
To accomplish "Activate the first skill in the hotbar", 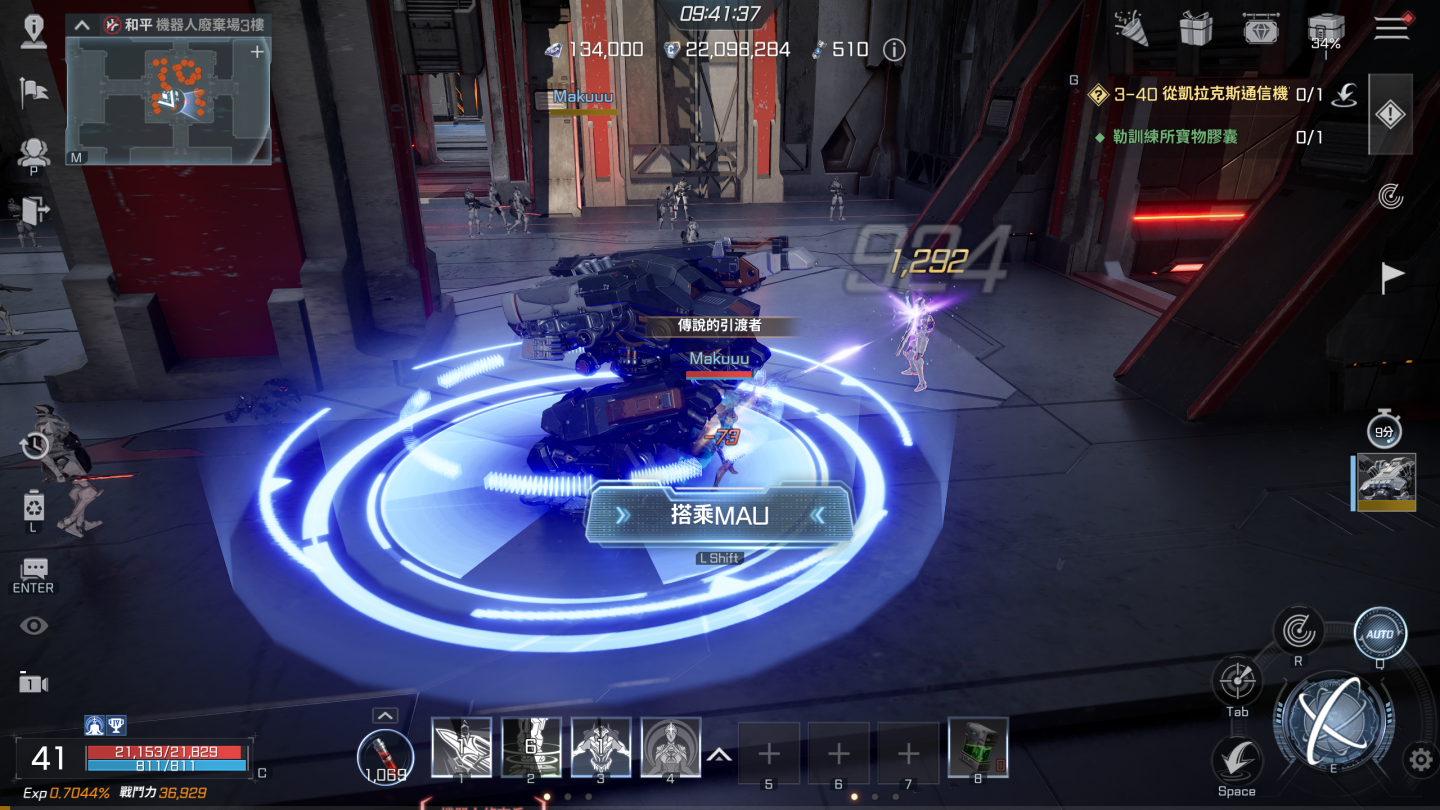I will (x=461, y=747).
